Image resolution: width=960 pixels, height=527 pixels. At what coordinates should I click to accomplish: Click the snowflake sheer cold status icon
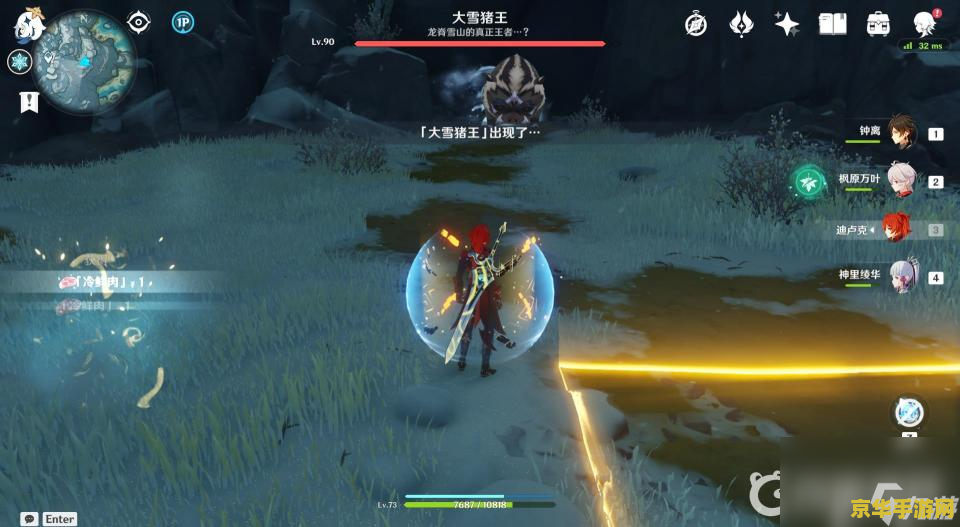click(19, 63)
